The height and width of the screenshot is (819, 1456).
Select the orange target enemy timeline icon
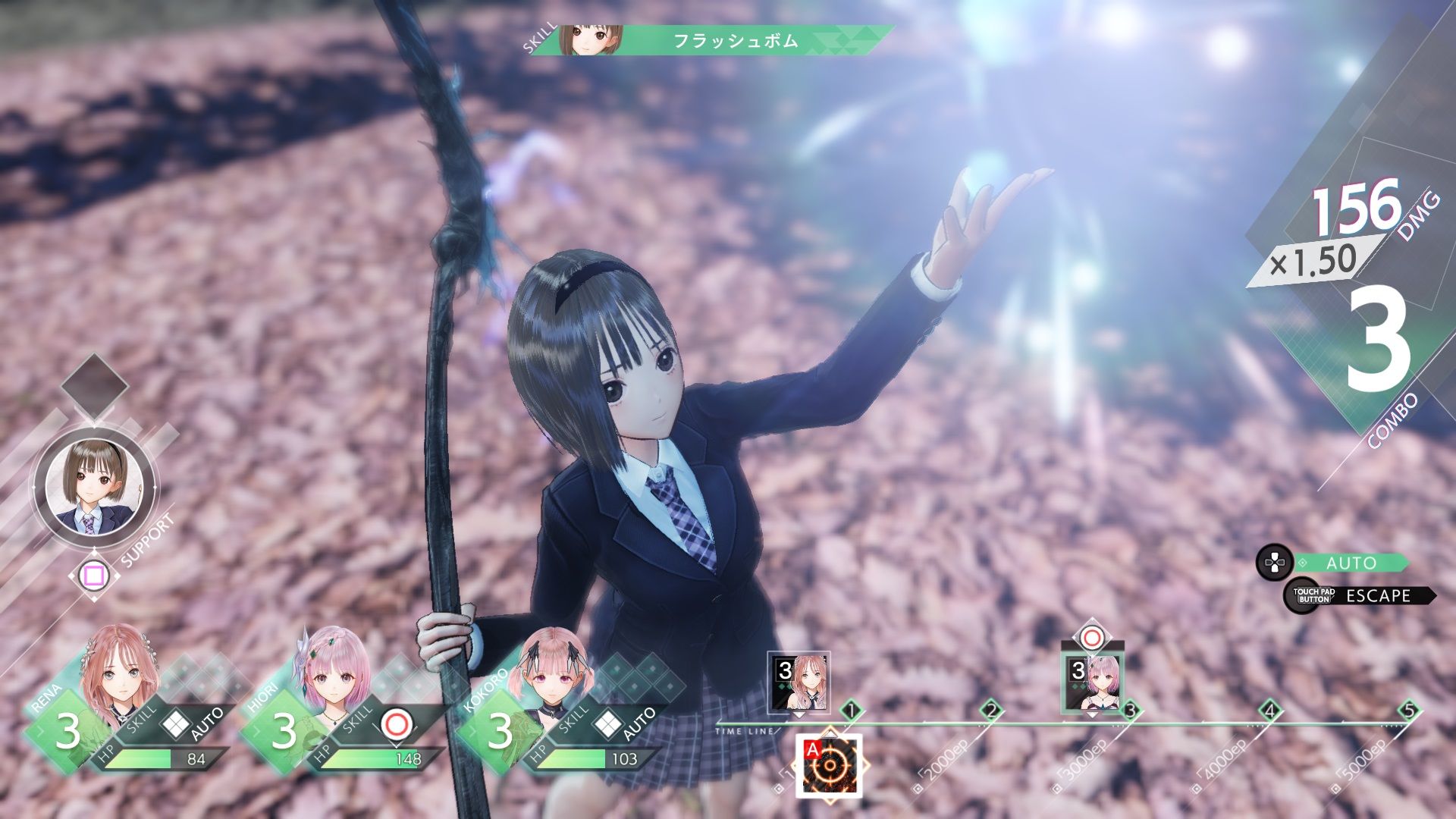tap(830, 766)
